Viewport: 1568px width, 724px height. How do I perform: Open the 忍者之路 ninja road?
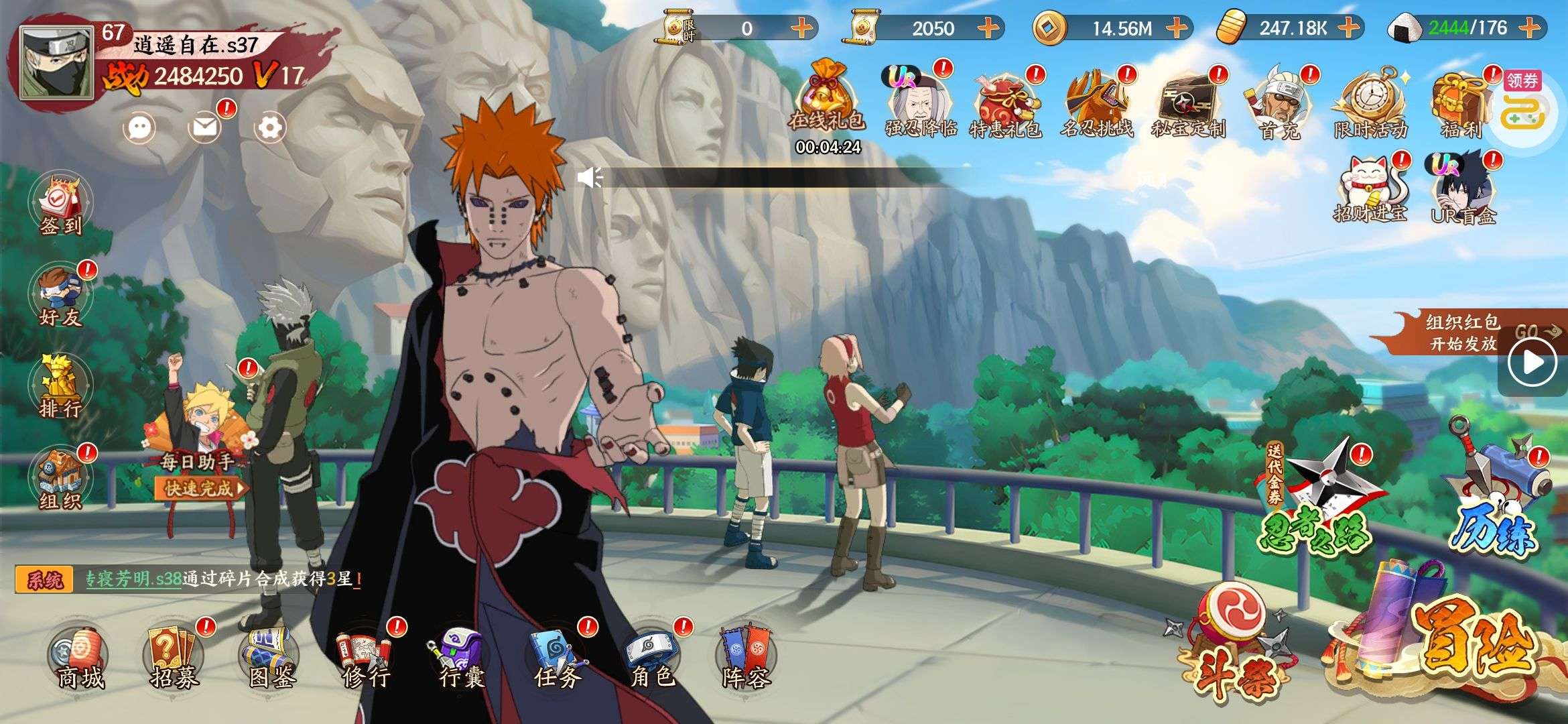pos(1313,503)
